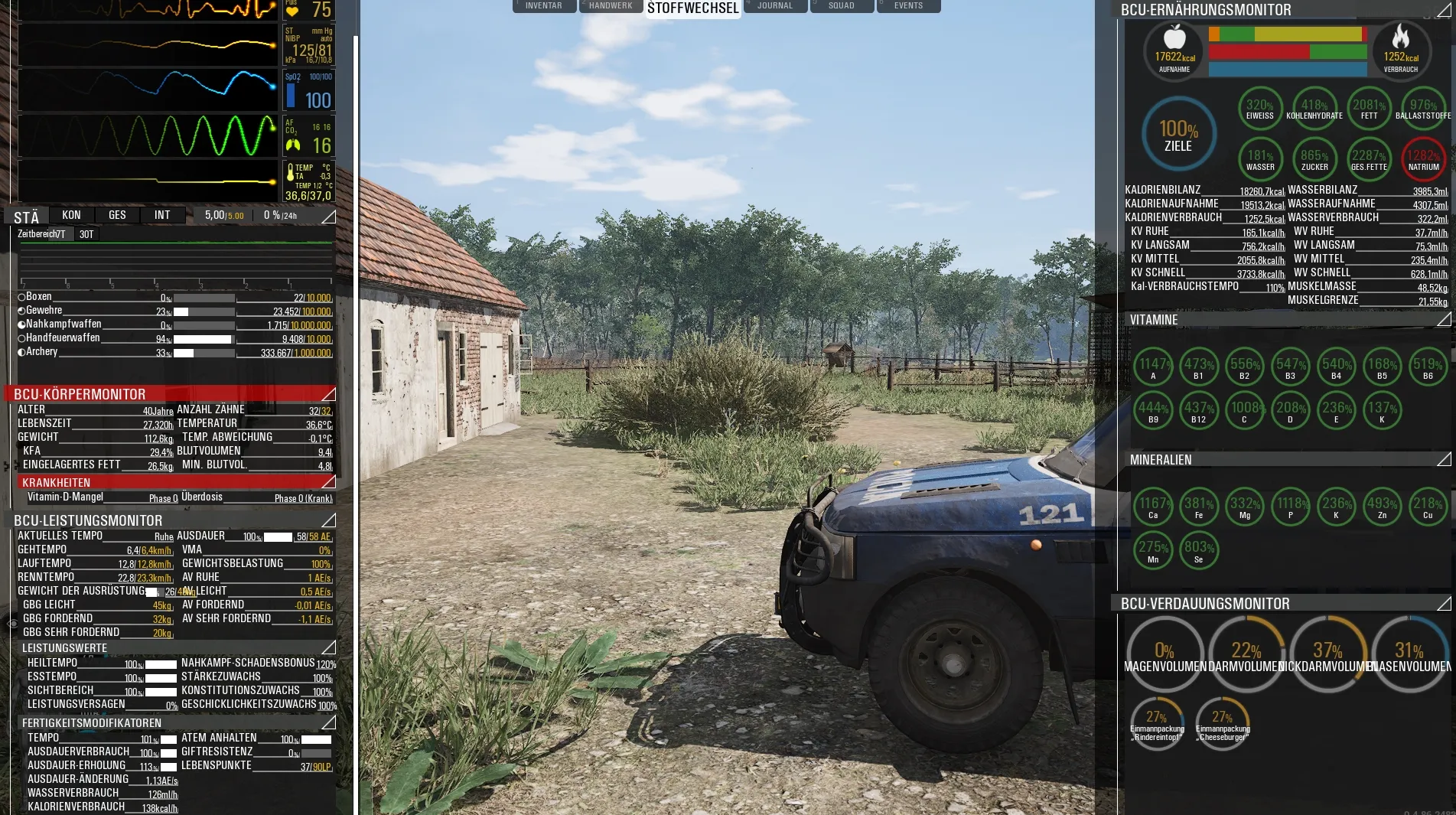Choose the GES attribute tab
Viewport: 1456px width, 815px height.
point(117,216)
